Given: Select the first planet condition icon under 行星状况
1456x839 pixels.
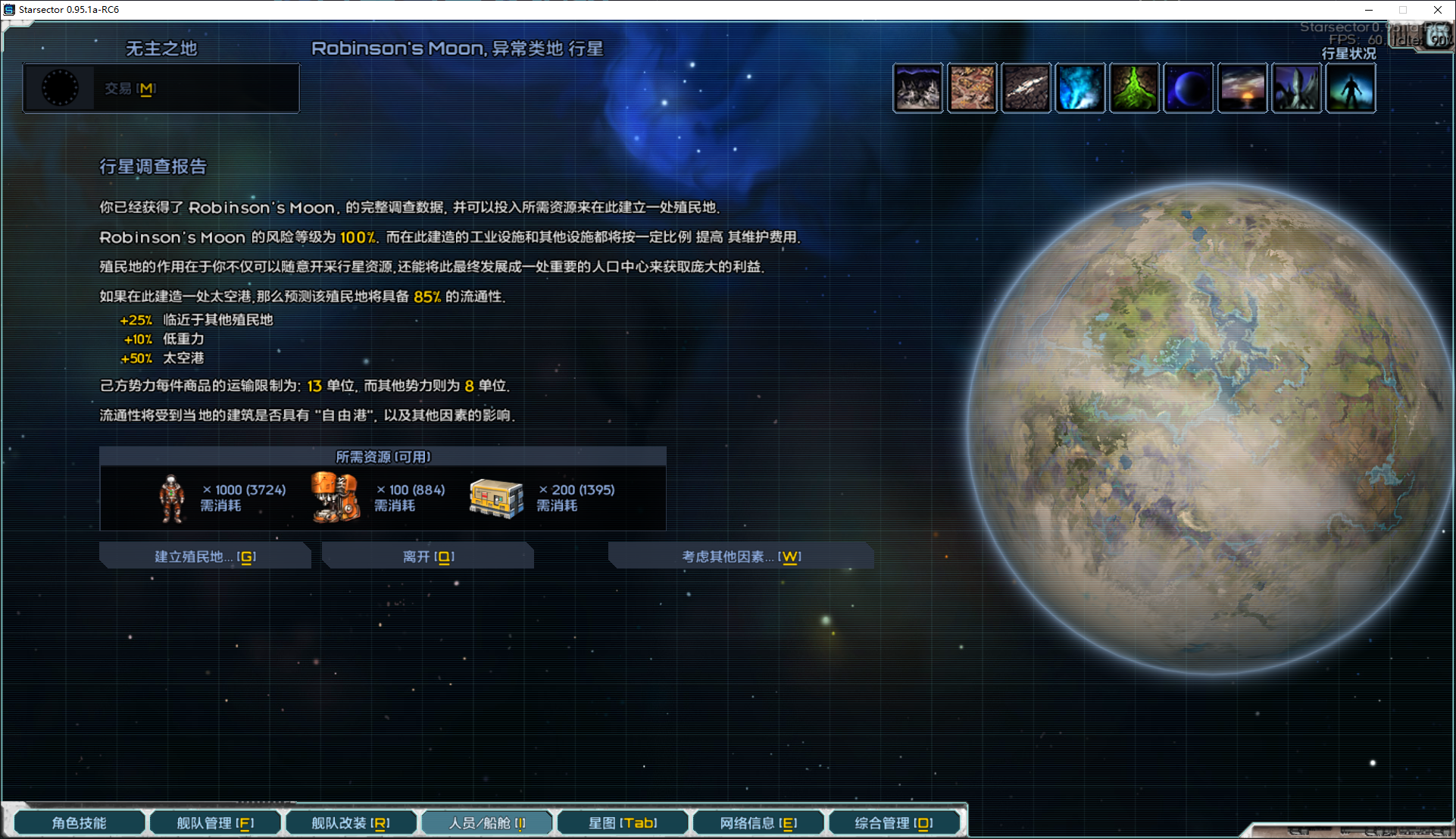Looking at the screenshot, I should pos(917,87).
